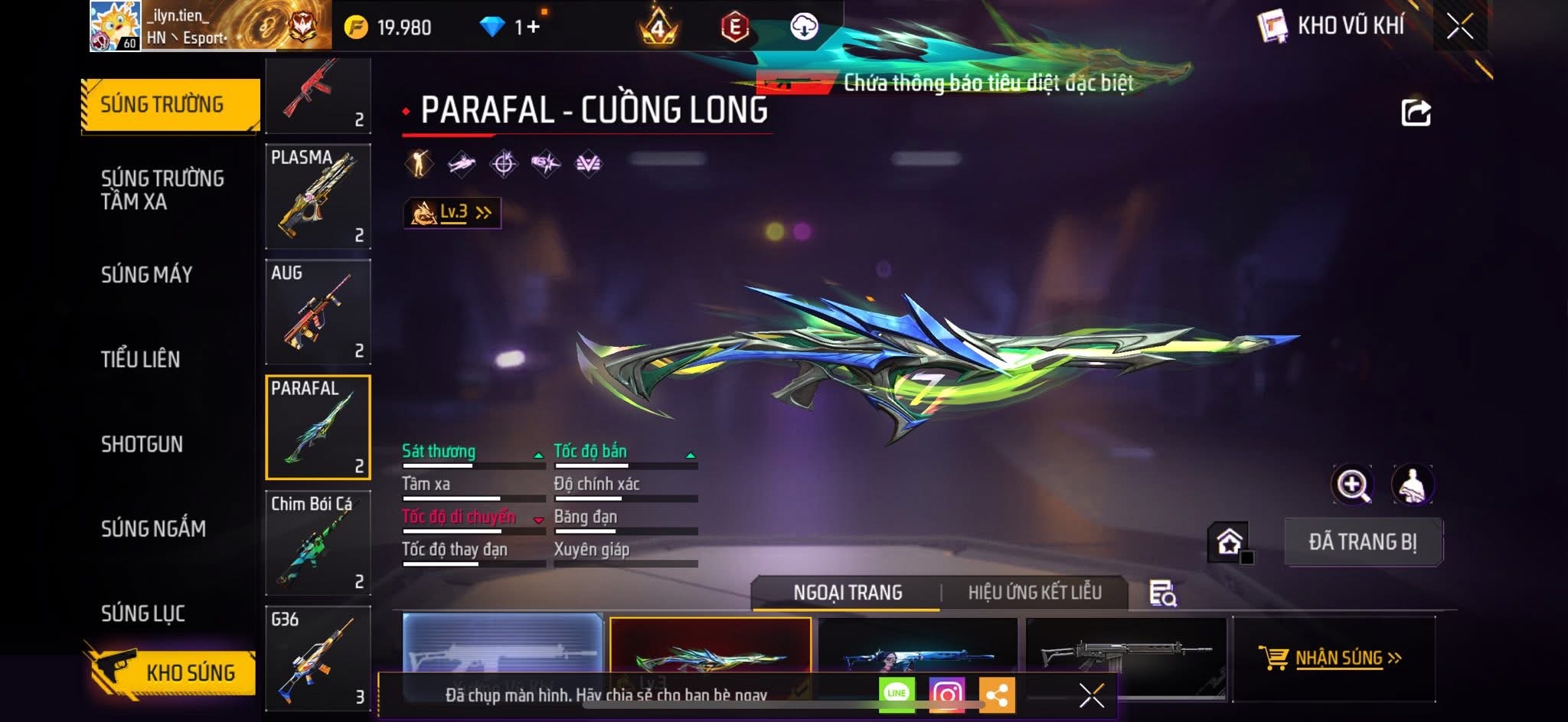Select the PLASMA weapon tile
This screenshot has height=722, width=1568.
click(x=318, y=197)
